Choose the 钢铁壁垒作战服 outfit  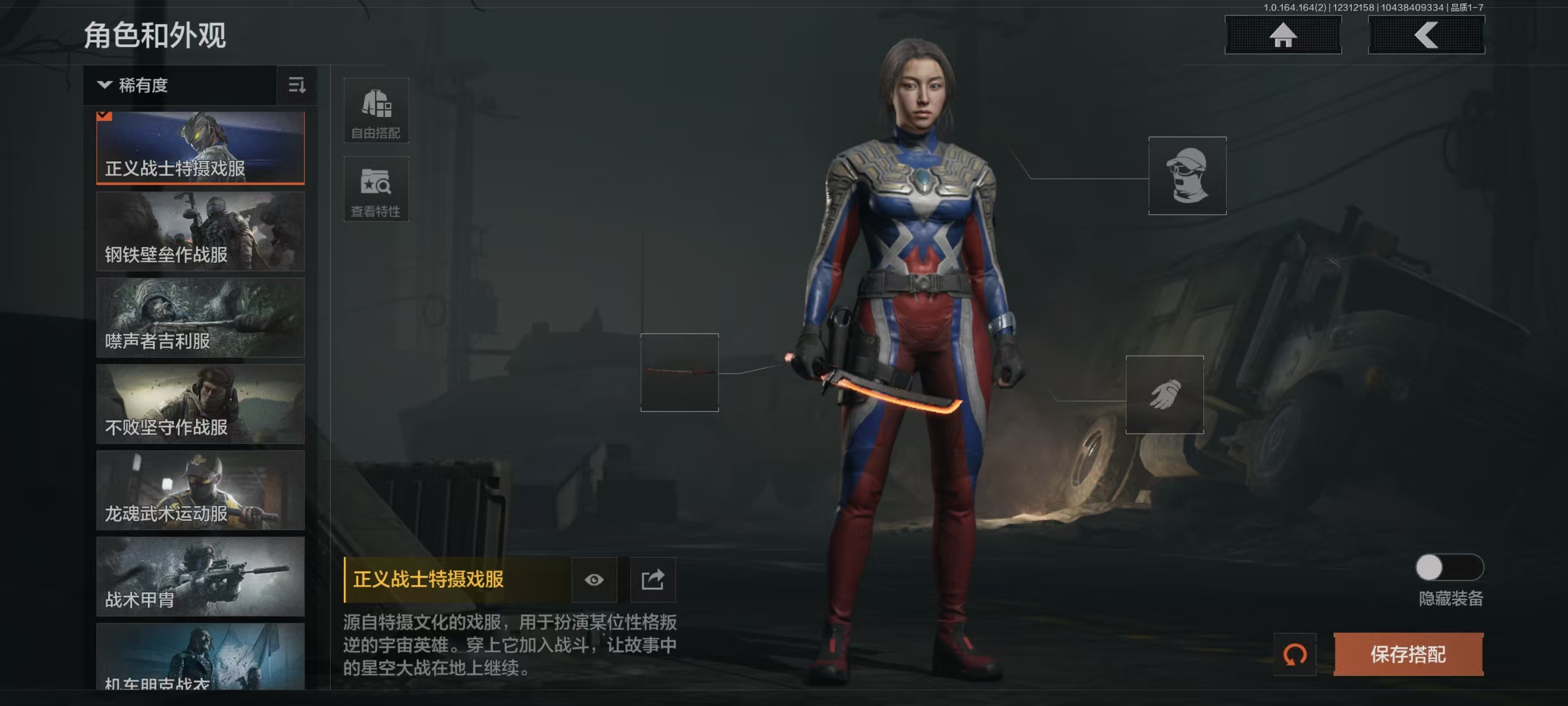[200, 231]
